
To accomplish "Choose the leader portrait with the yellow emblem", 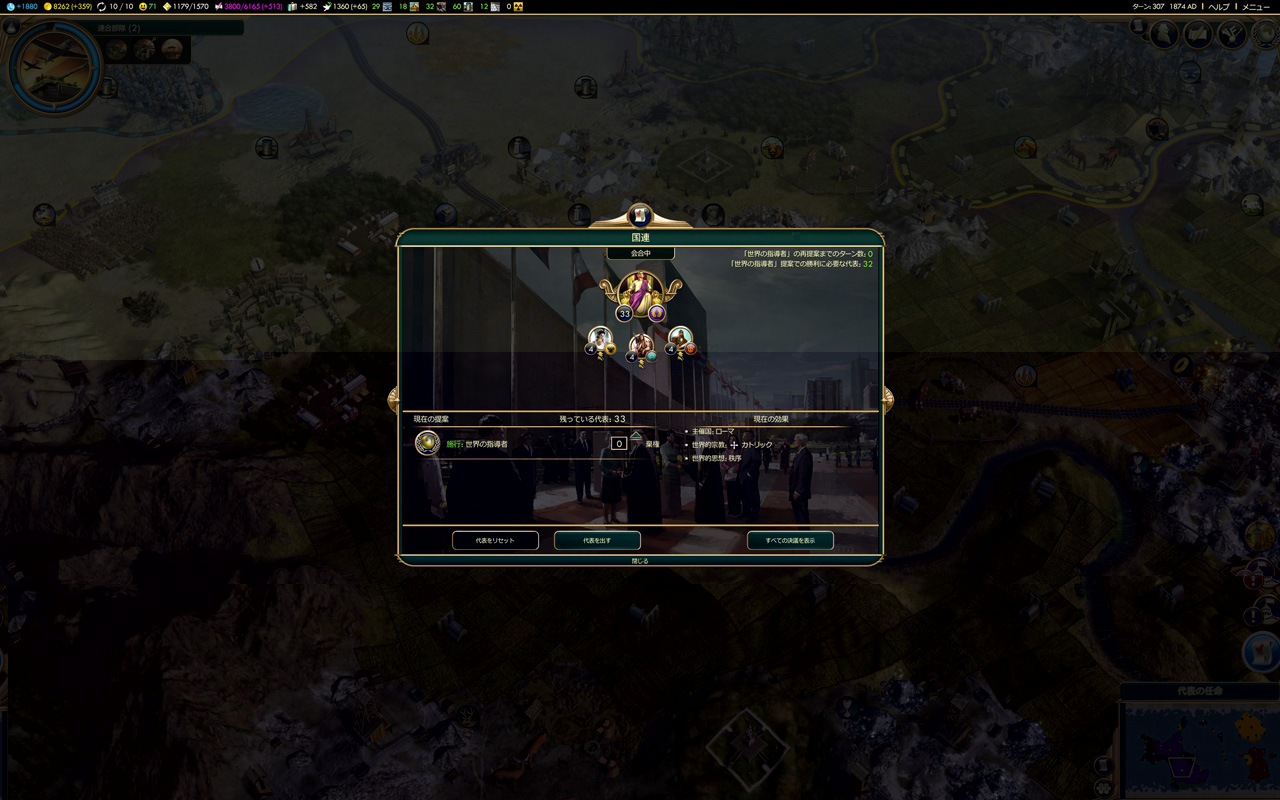I will pos(600,340).
